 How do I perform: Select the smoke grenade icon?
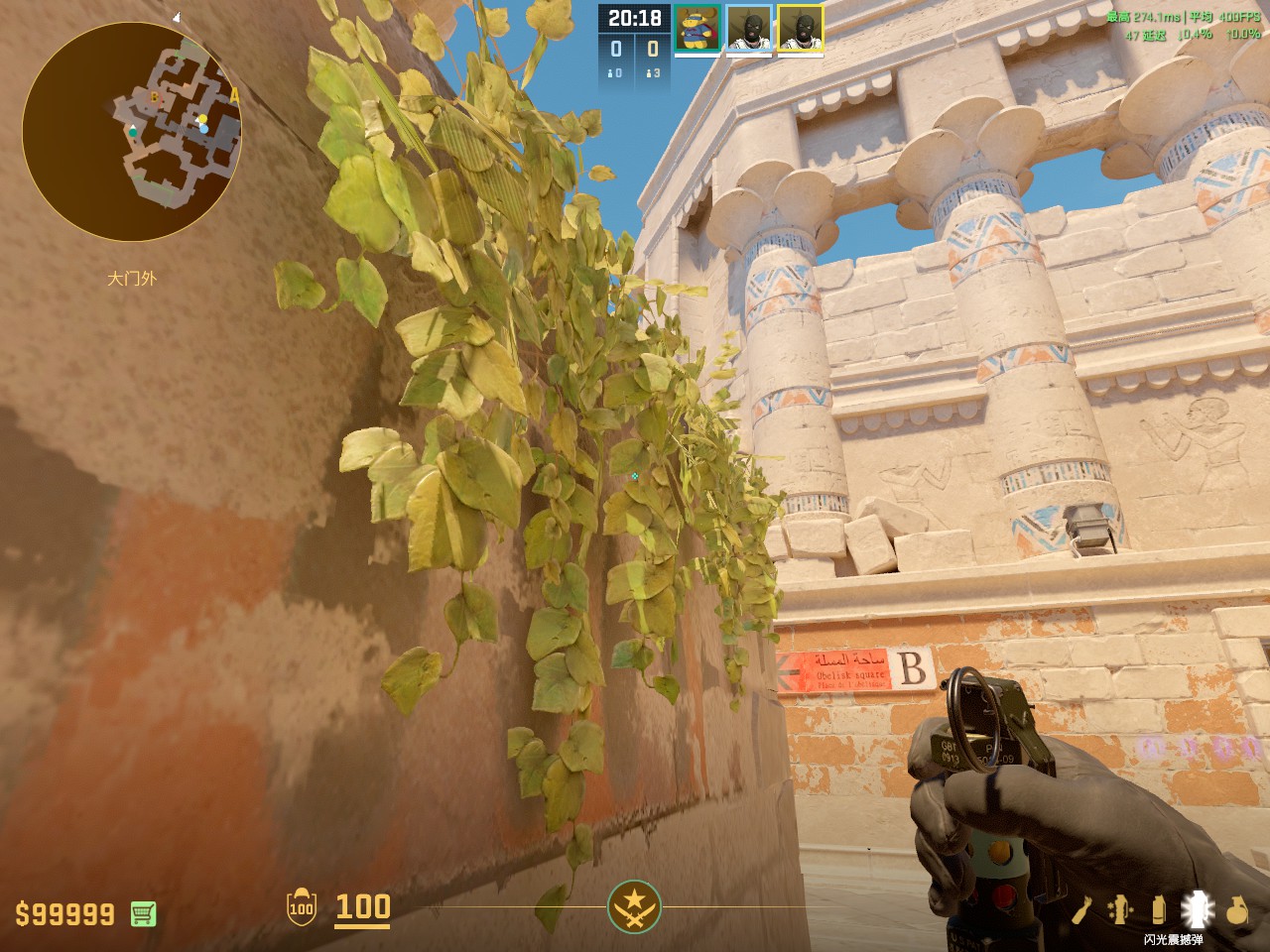(1158, 910)
